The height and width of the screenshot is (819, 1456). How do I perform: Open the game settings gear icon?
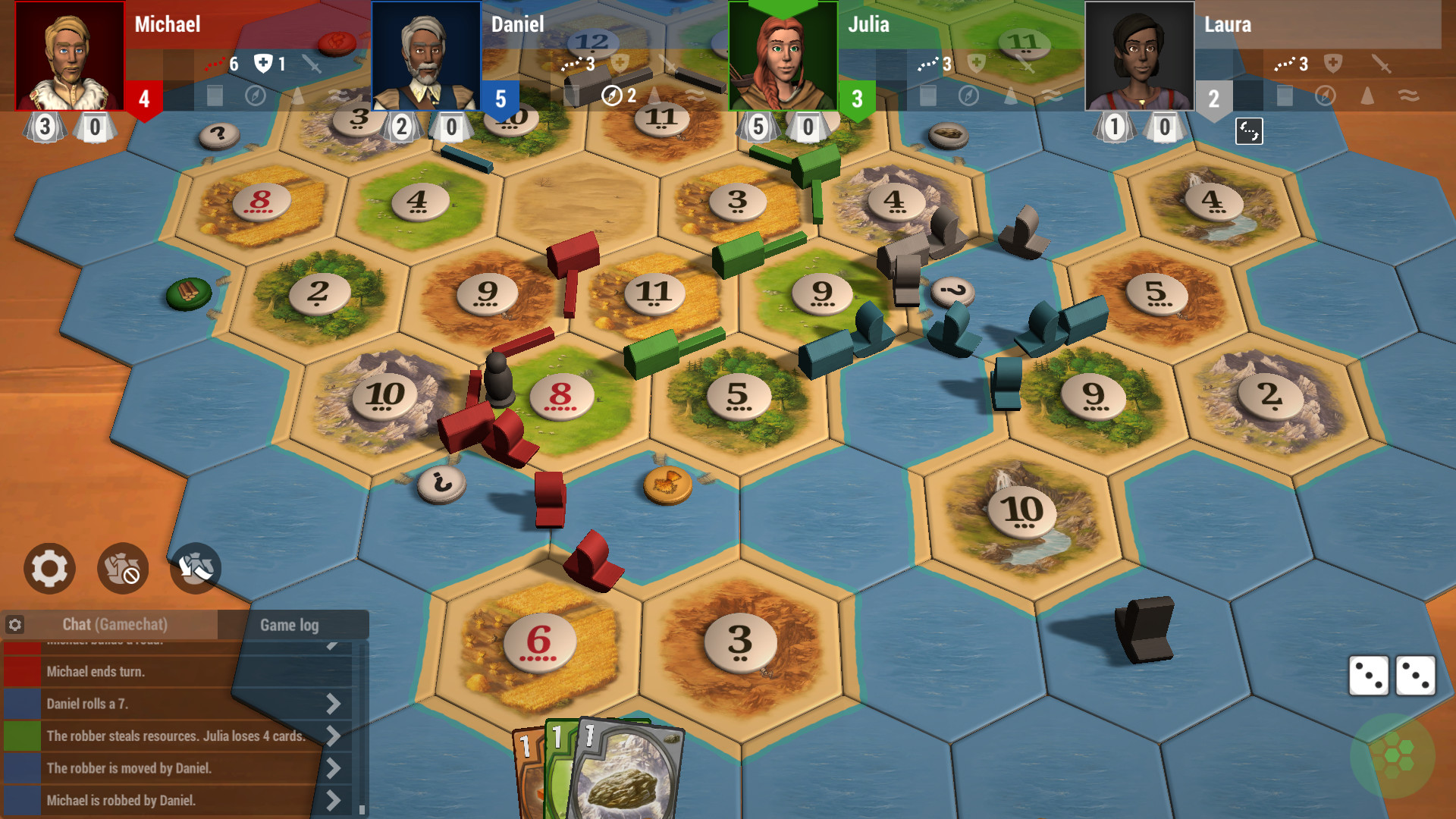click(x=48, y=568)
